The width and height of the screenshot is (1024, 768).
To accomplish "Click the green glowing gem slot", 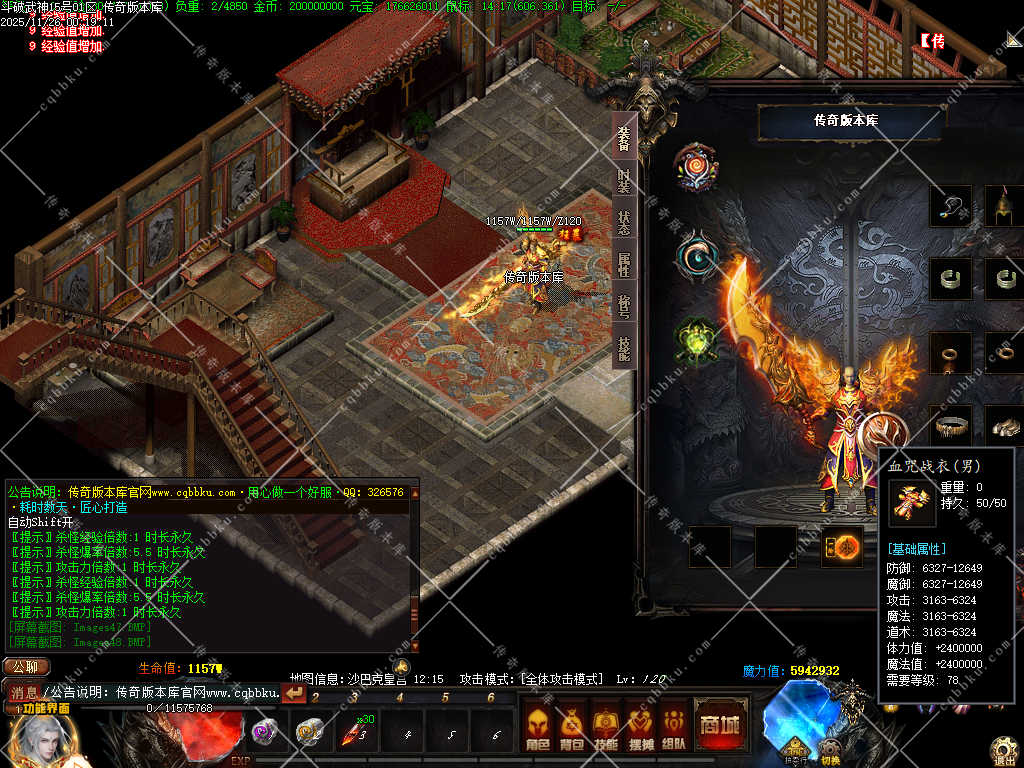I will [x=696, y=340].
